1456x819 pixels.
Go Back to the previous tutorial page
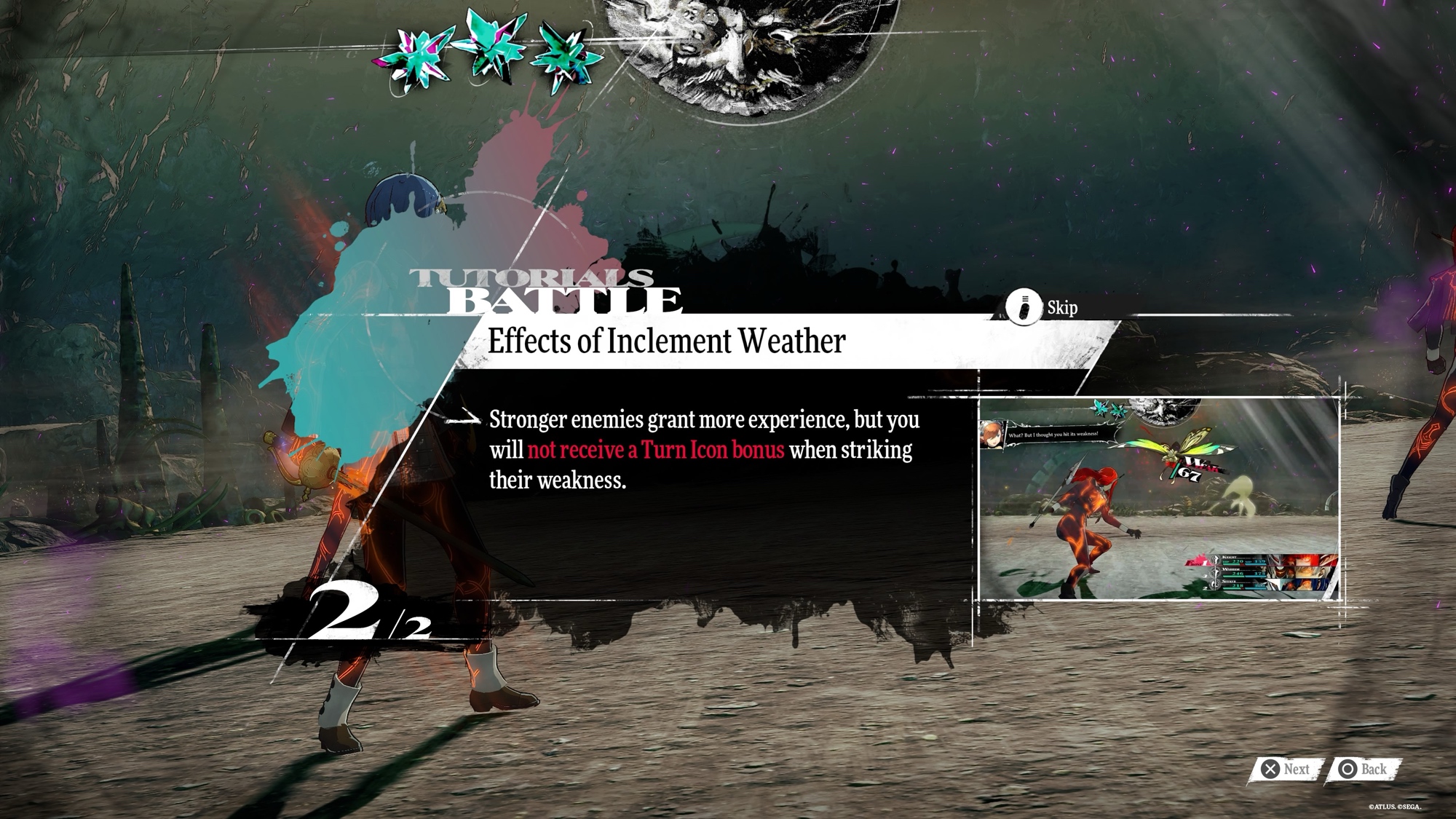[x=1364, y=769]
